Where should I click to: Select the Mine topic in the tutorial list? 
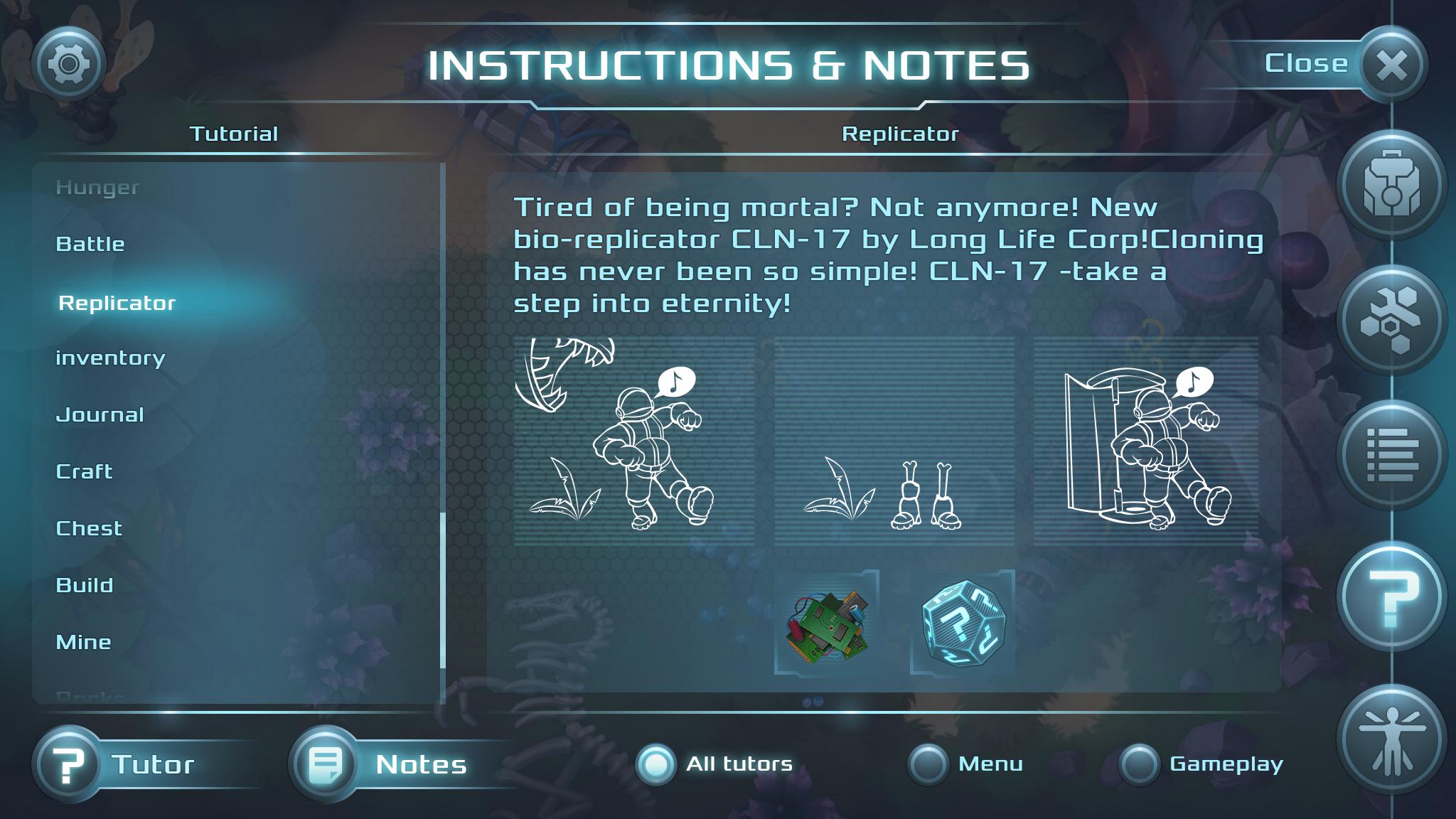click(x=84, y=642)
